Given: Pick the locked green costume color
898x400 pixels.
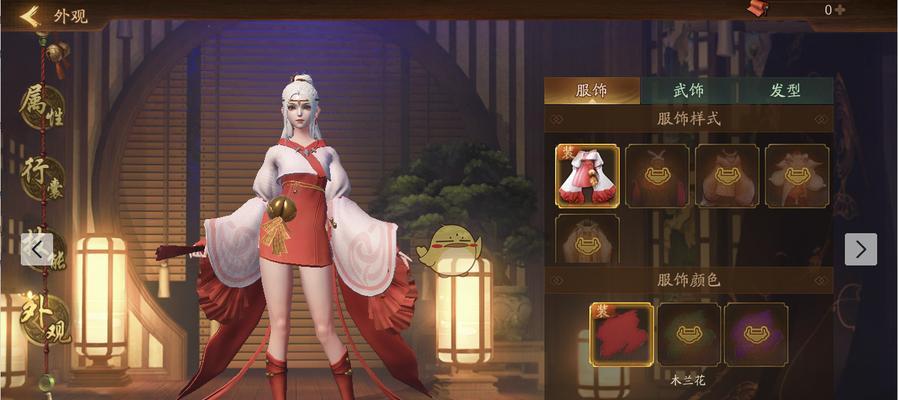Looking at the screenshot, I should (688, 334).
